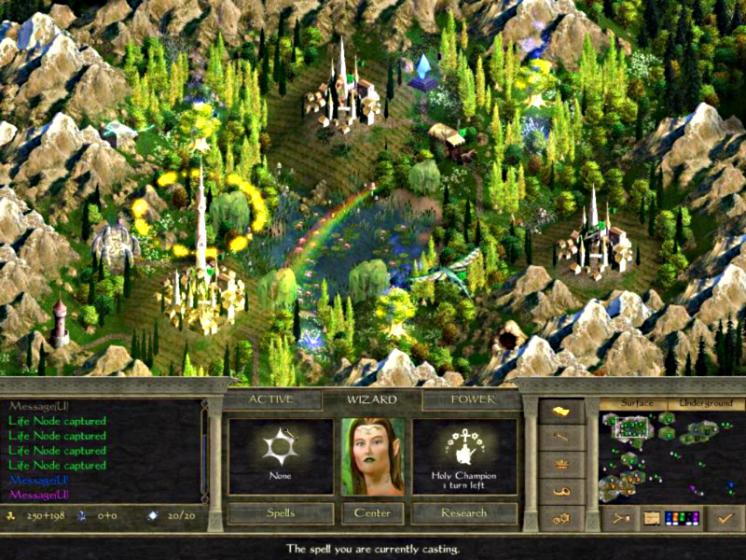Click the arrow button below the minimap
The width and height of the screenshot is (746, 560).
pos(620,518)
